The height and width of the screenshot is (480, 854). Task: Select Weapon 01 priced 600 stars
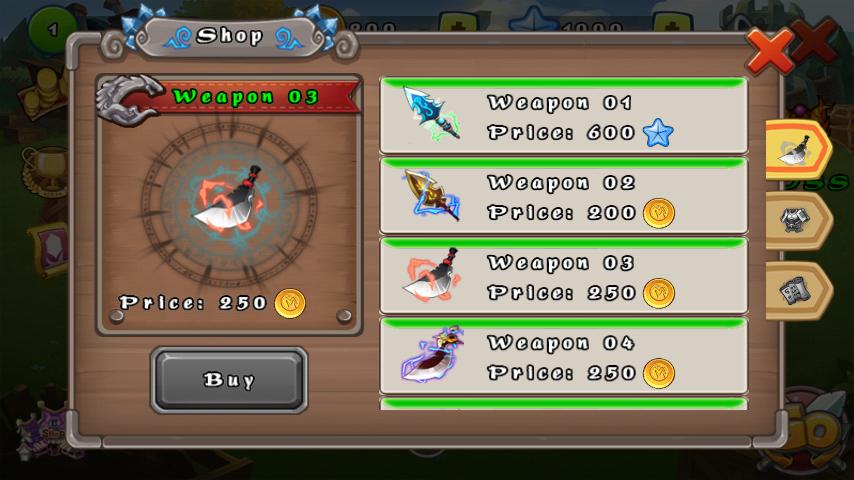563,117
